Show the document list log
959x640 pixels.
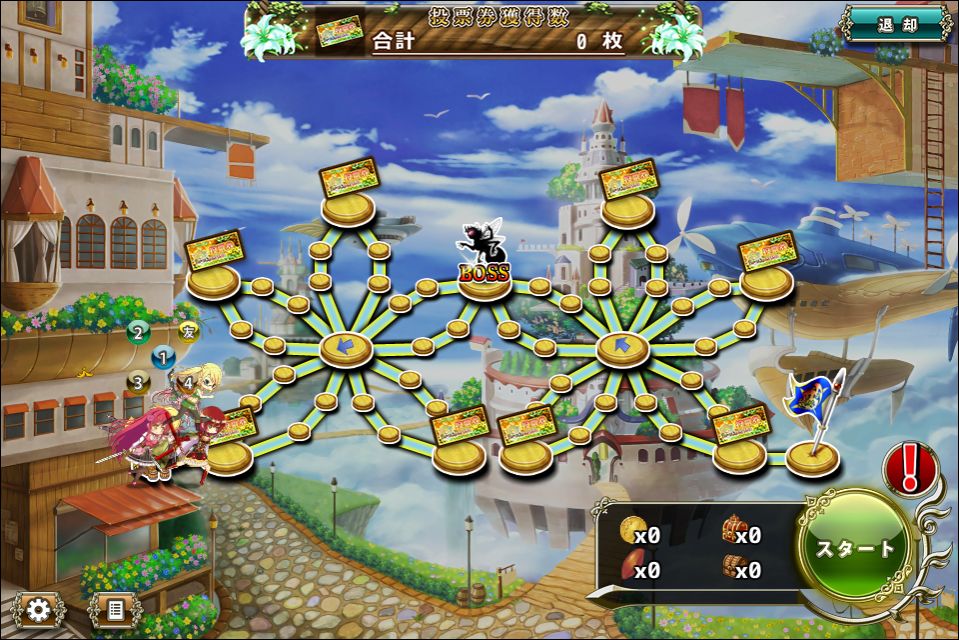114,608
